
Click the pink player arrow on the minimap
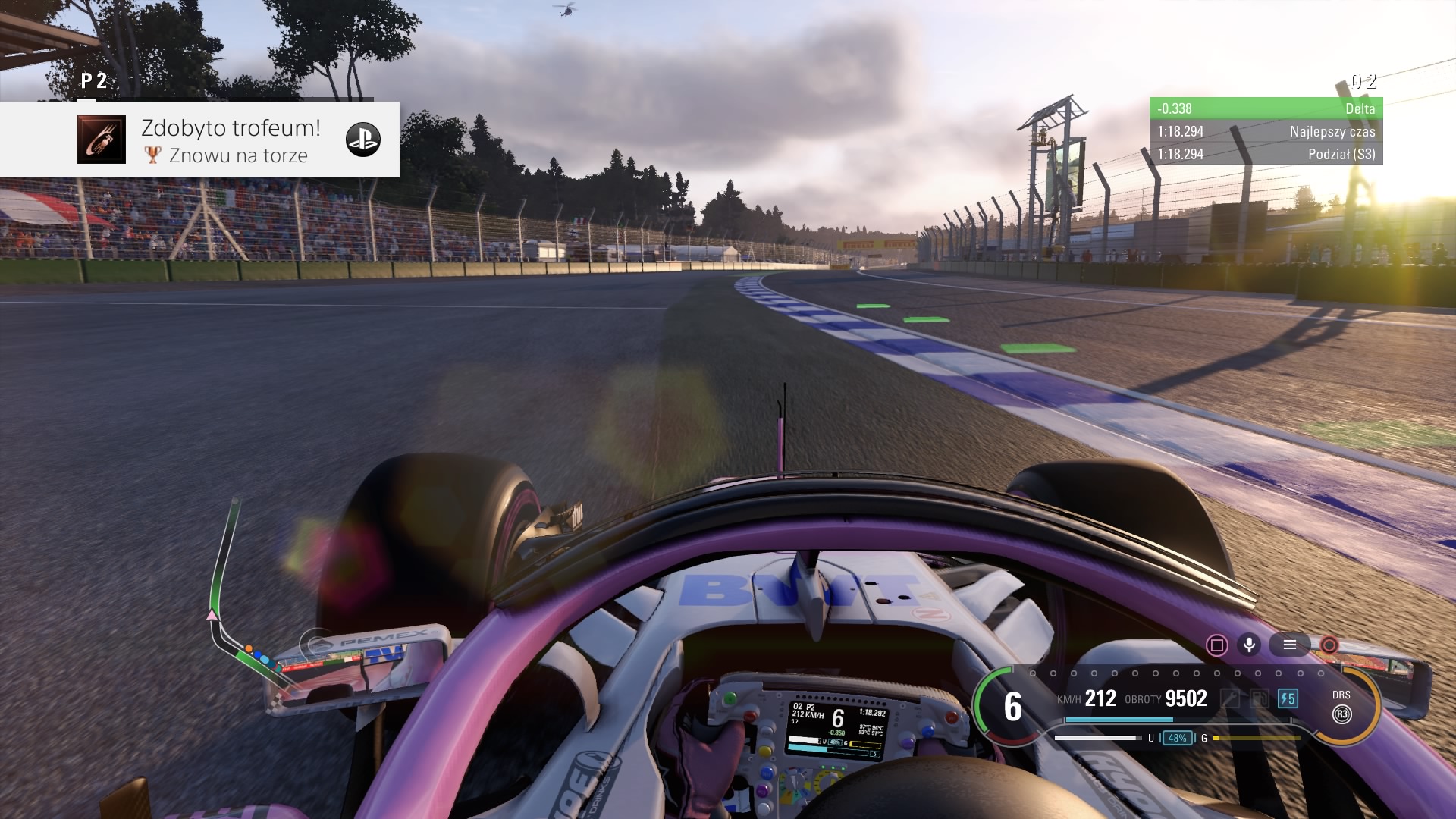pos(212,614)
